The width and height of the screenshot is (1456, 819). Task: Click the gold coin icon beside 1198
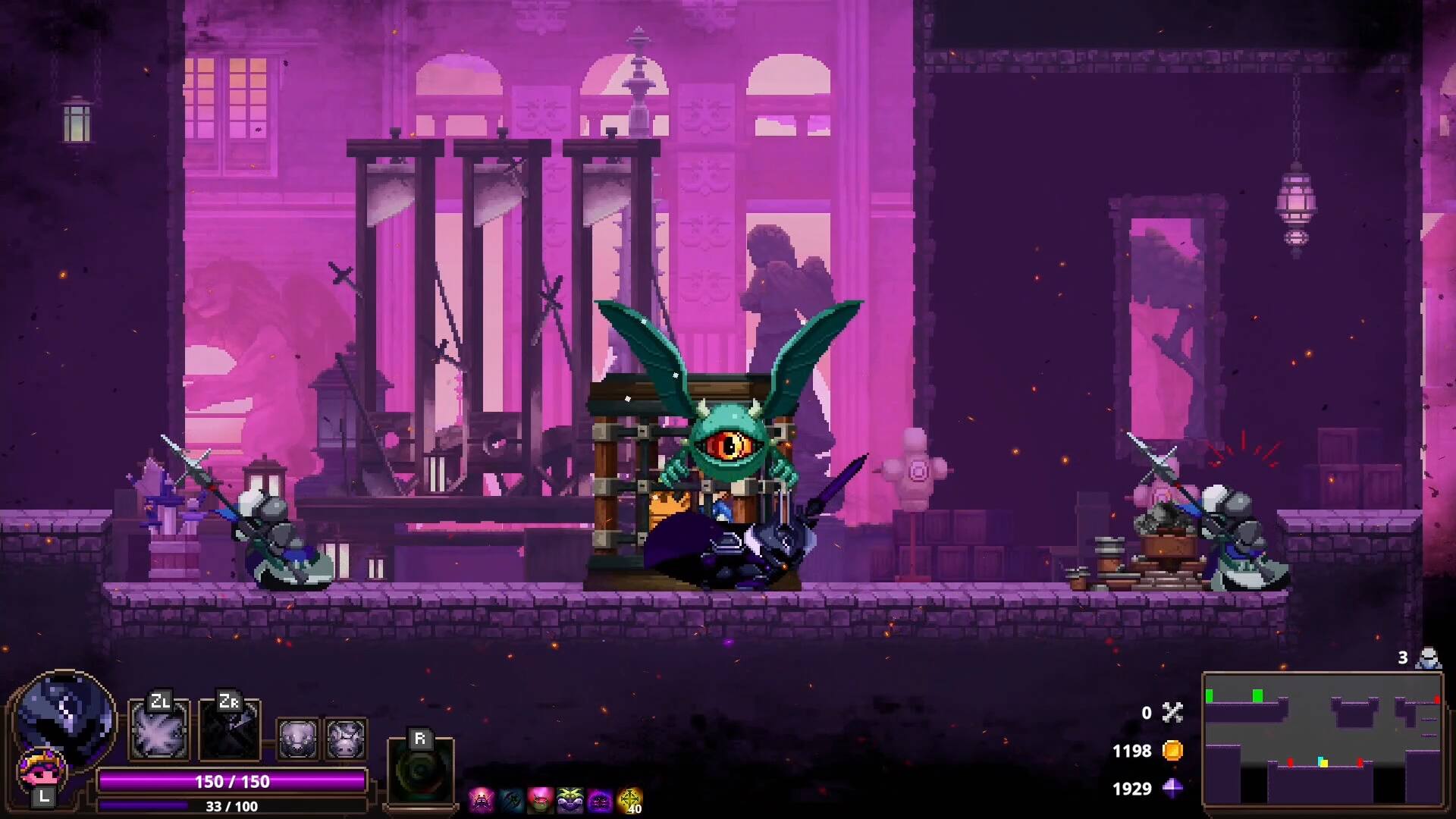[x=1171, y=751]
